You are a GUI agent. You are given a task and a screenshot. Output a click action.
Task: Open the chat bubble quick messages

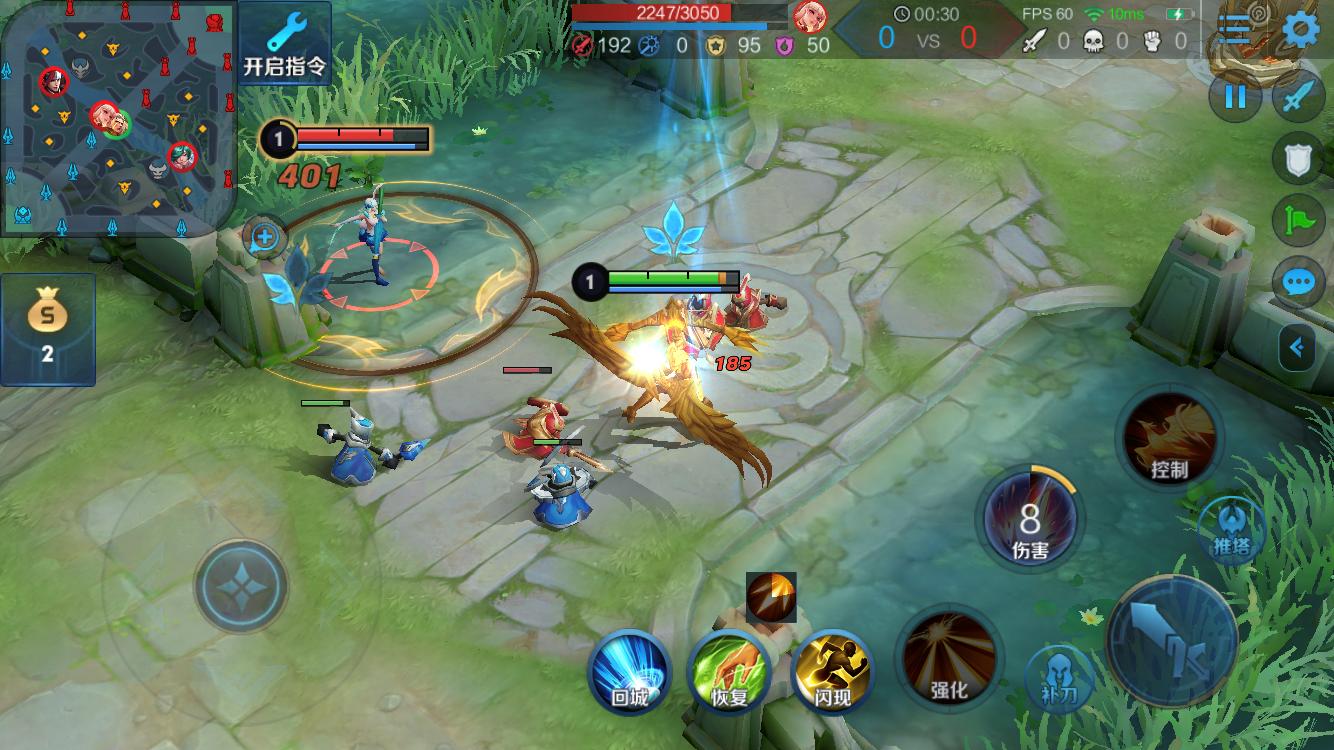coord(1298,283)
